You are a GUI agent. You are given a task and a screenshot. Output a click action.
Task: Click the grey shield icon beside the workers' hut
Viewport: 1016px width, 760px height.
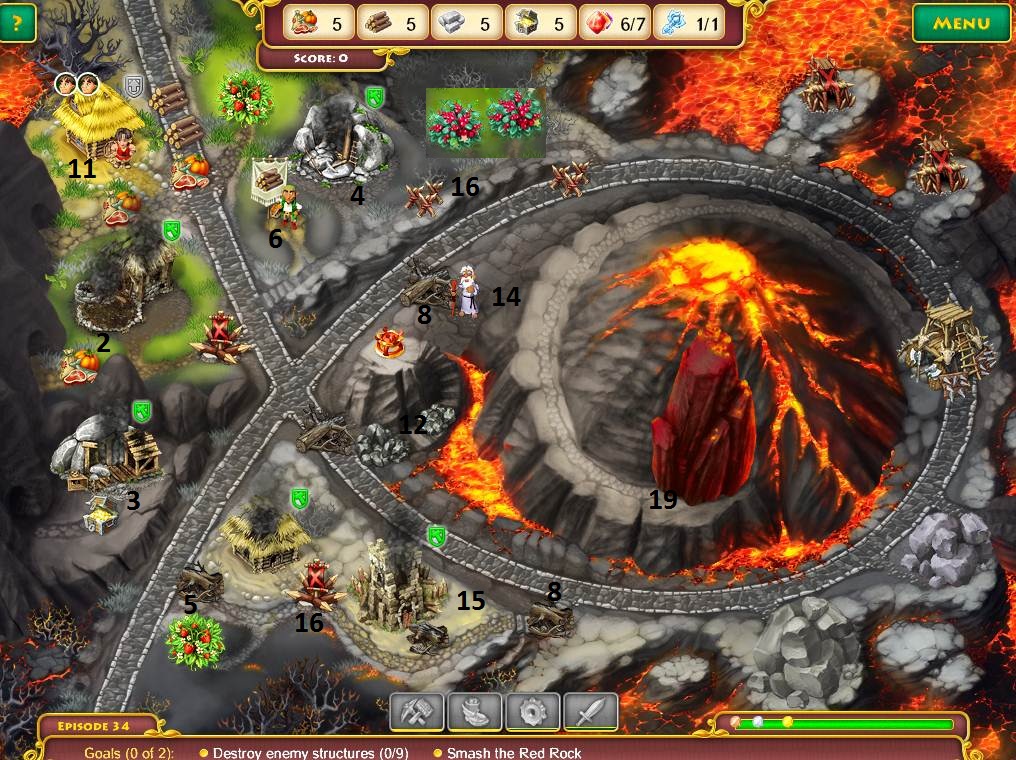pyautogui.click(x=134, y=87)
